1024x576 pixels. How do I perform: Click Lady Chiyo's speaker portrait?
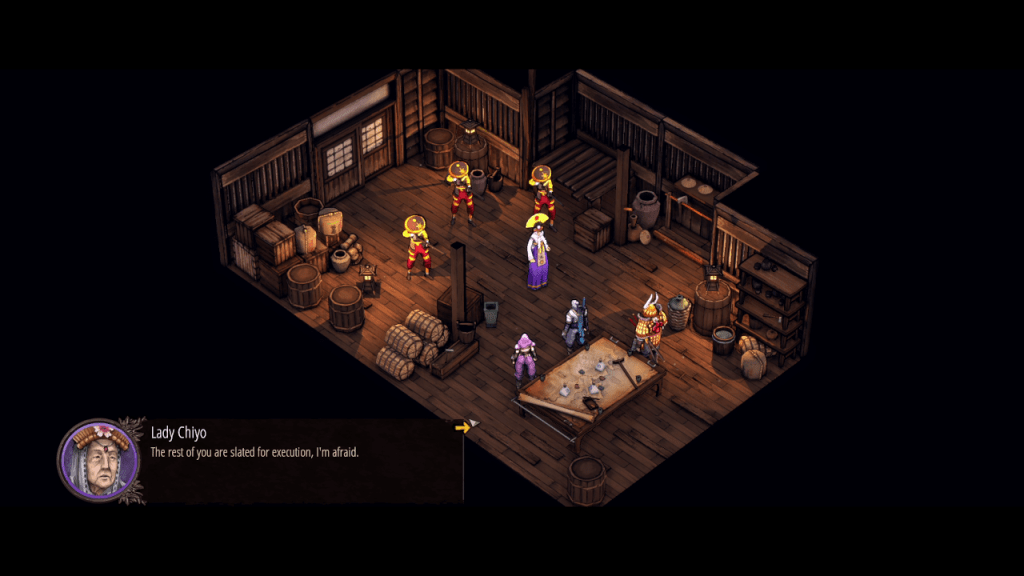(x=98, y=460)
